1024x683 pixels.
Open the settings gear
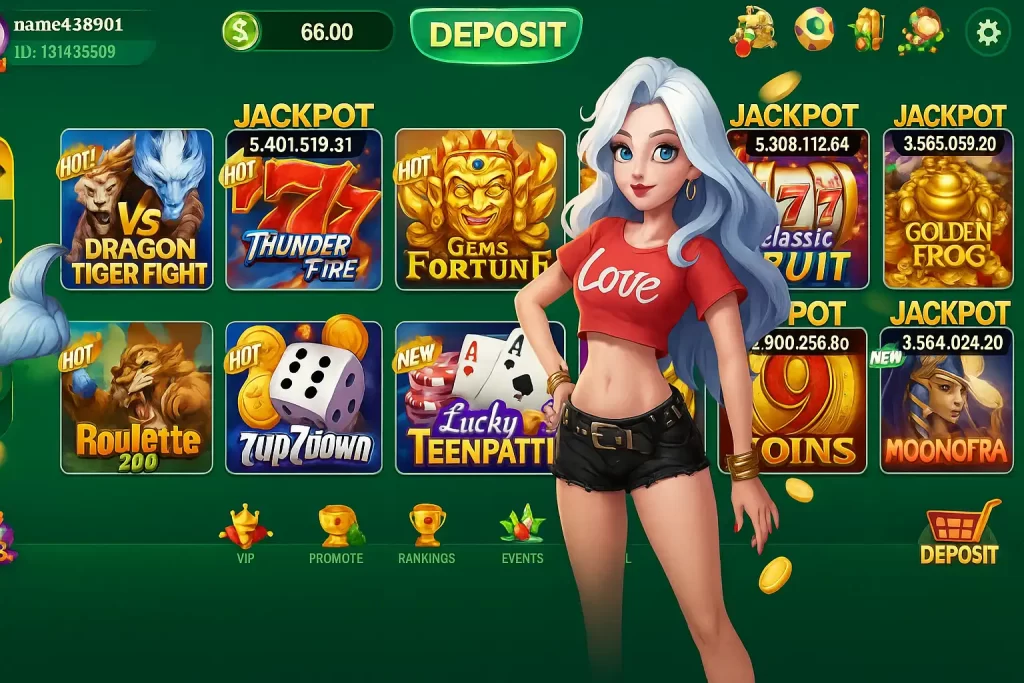click(x=987, y=33)
